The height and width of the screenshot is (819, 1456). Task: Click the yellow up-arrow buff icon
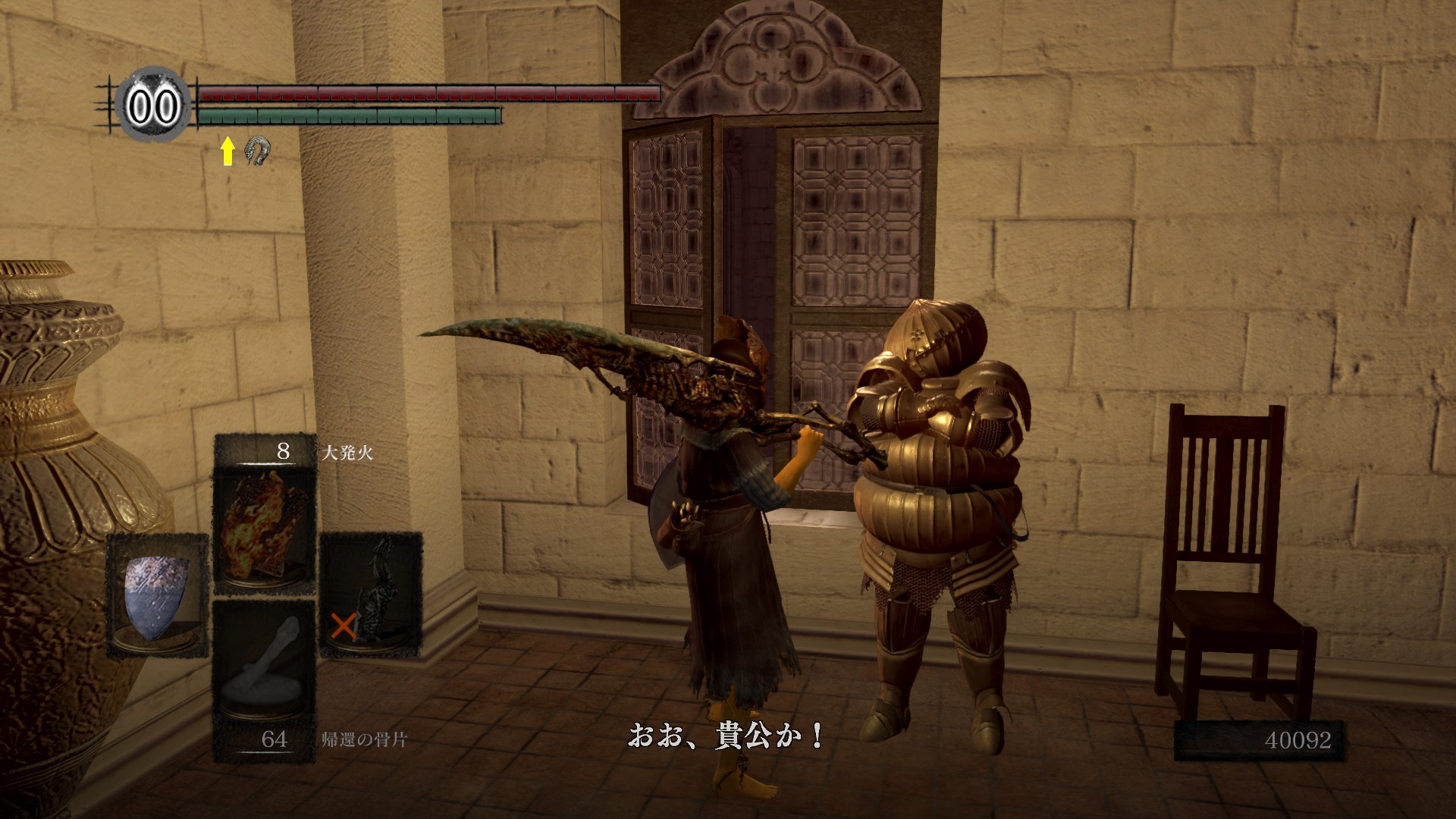click(227, 151)
